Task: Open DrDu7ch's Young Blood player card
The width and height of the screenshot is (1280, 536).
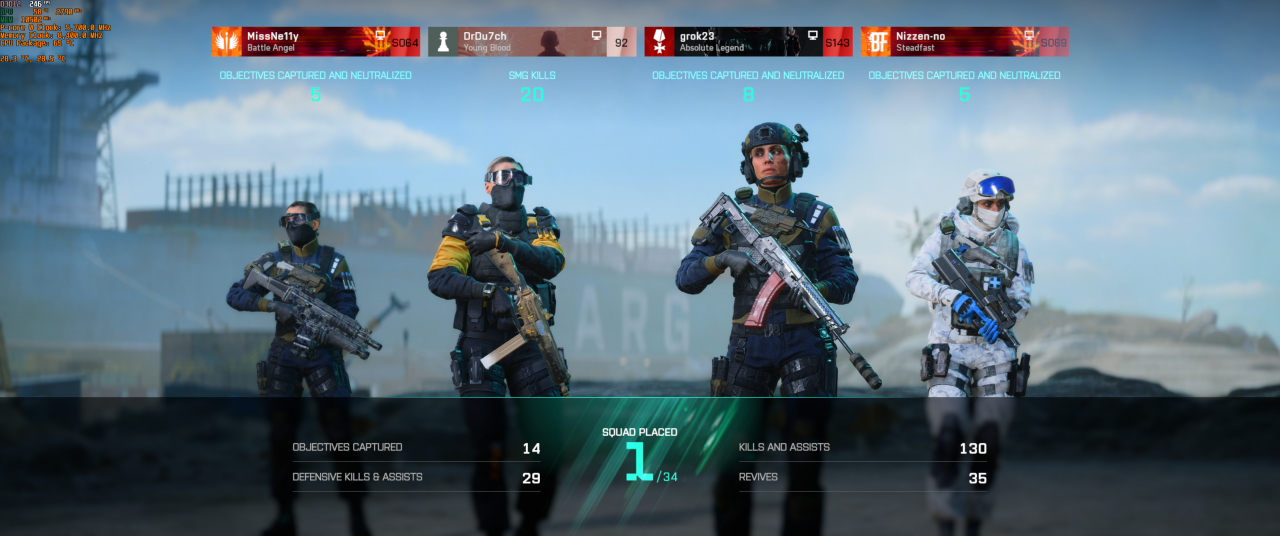Action: click(x=531, y=41)
